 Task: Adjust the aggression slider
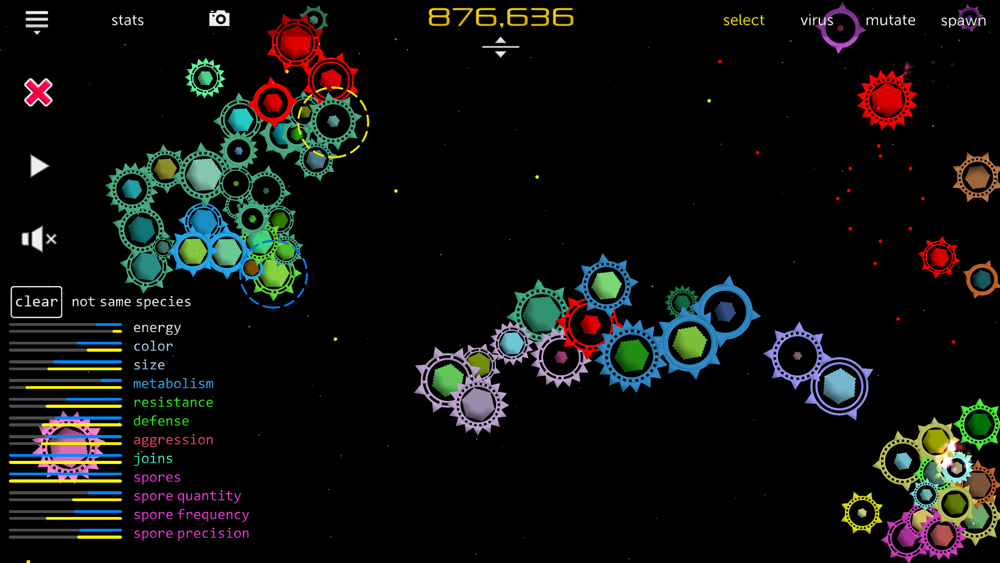click(65, 440)
